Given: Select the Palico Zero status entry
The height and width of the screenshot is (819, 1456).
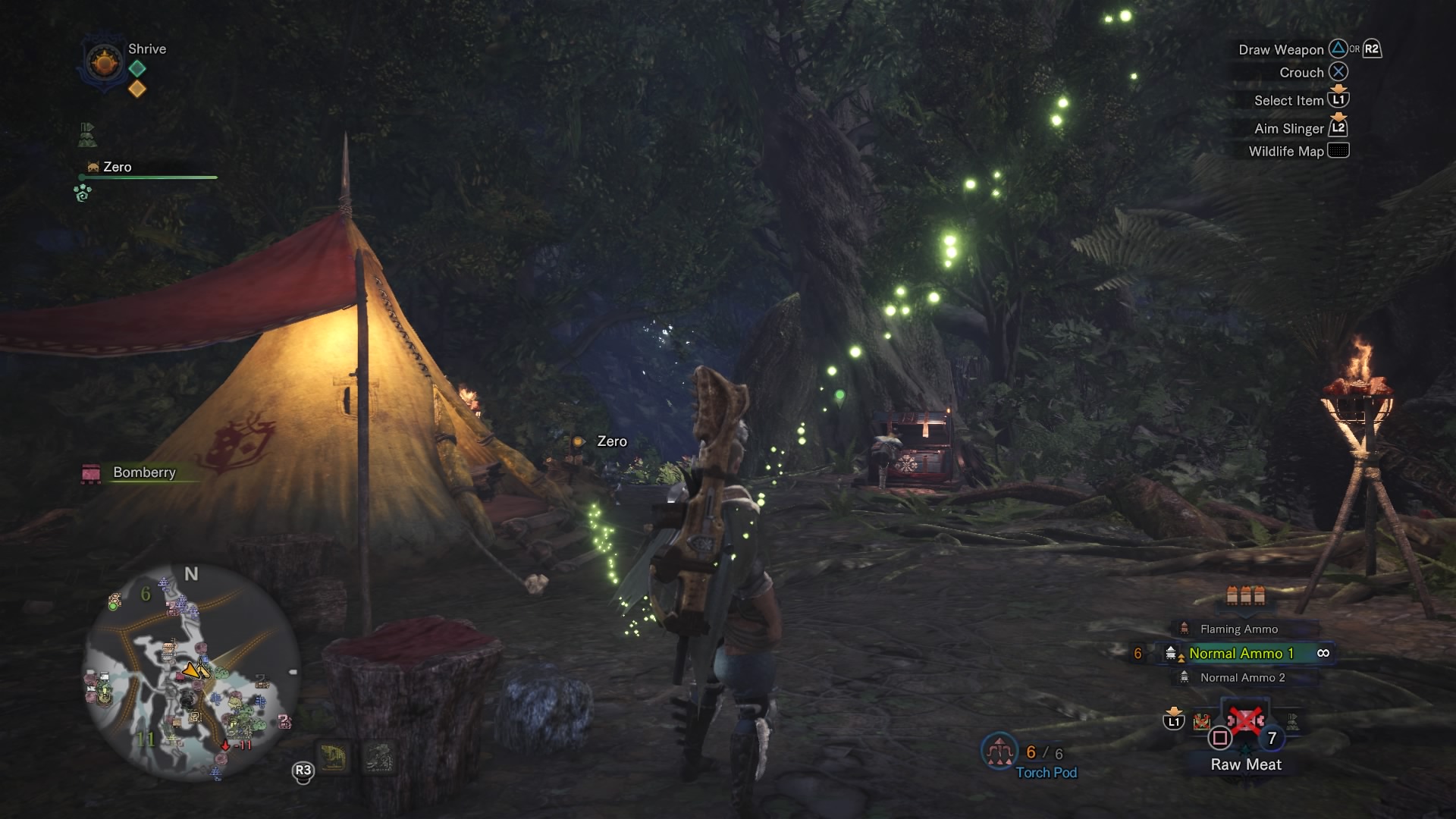Looking at the screenshot, I should [117, 167].
